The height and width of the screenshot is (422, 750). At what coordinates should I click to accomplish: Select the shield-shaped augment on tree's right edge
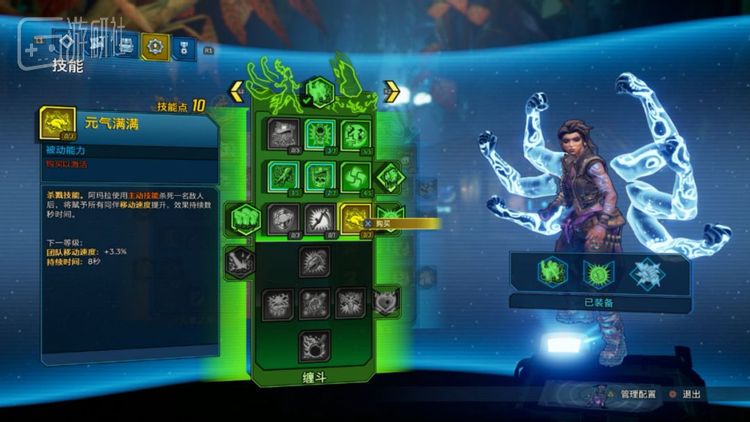coord(385,298)
